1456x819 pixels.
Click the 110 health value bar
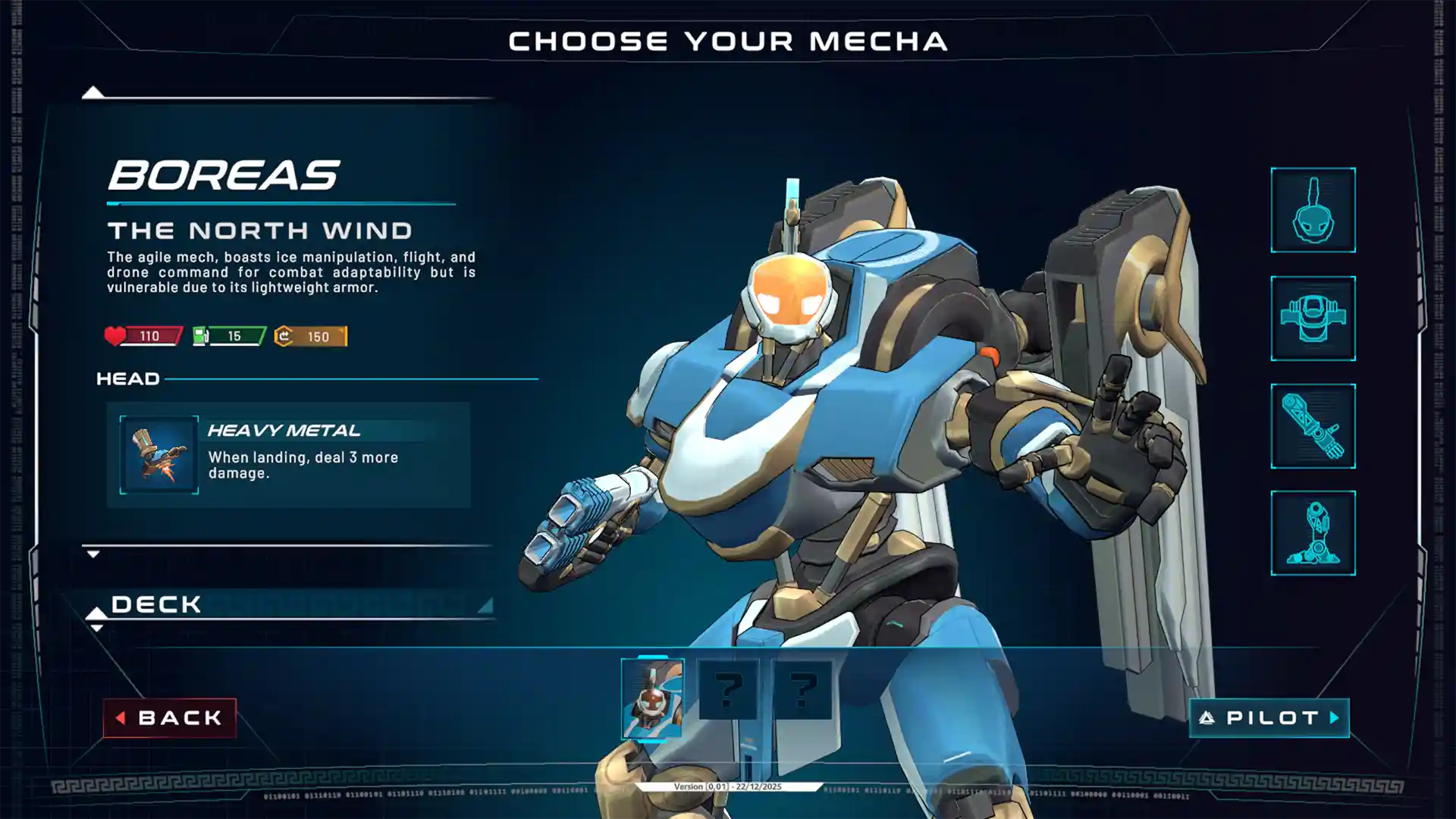150,334
